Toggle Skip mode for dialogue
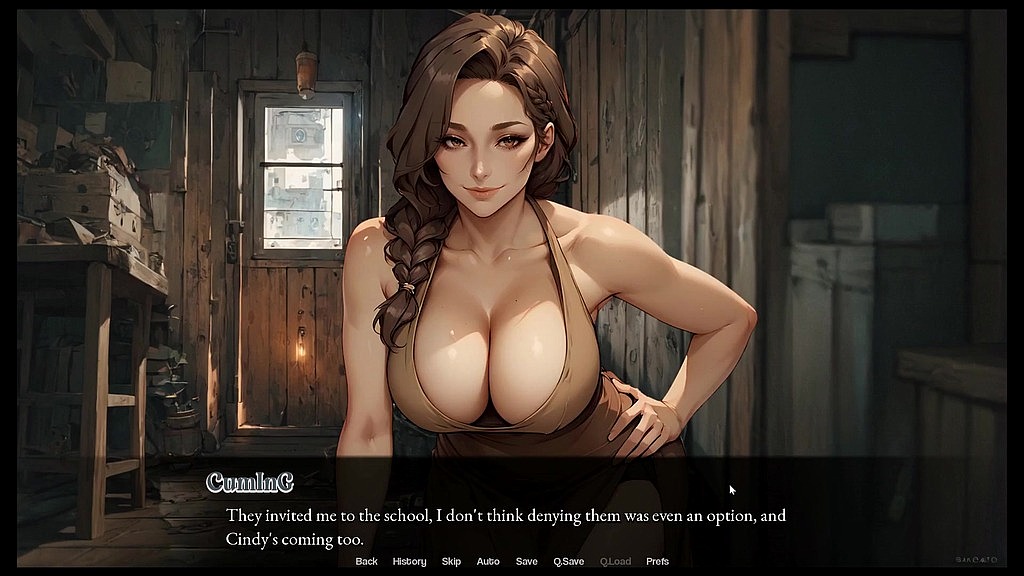 [451, 562]
